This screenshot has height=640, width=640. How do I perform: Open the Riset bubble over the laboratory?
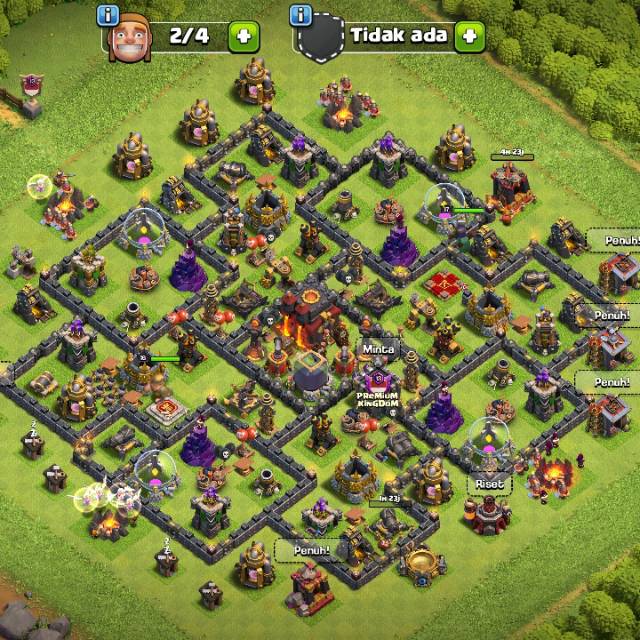point(490,483)
